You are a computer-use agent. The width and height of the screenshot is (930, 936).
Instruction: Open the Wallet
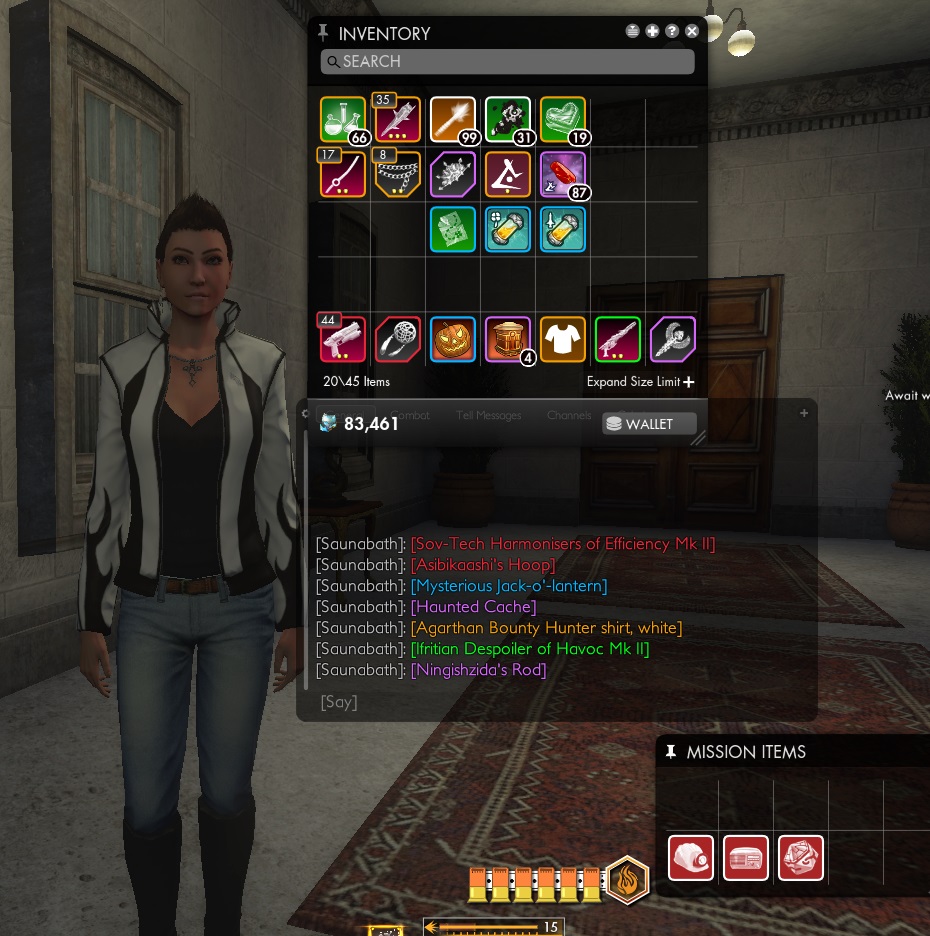coord(649,424)
